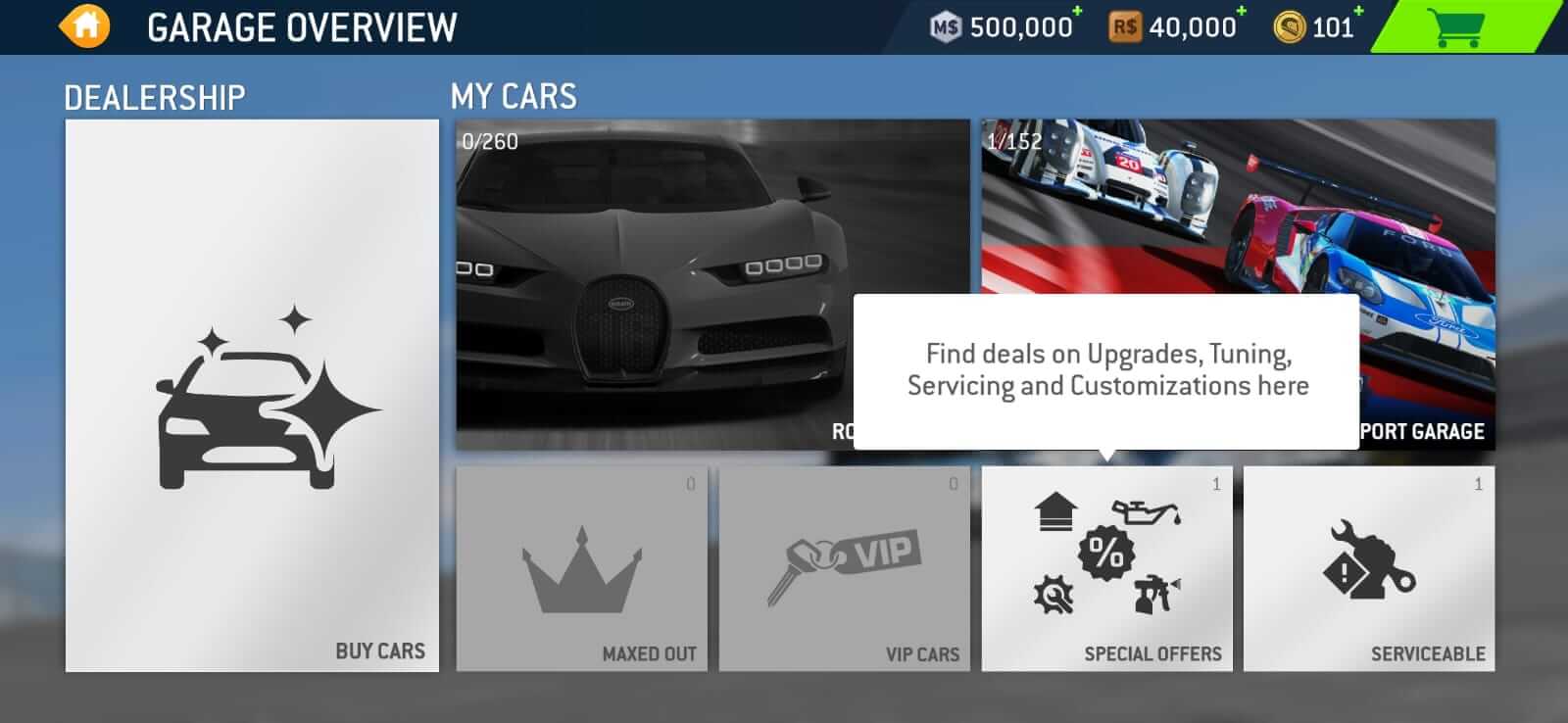The width and height of the screenshot is (1568, 723).
Task: Open the shopping cart store
Action: point(1460,25)
